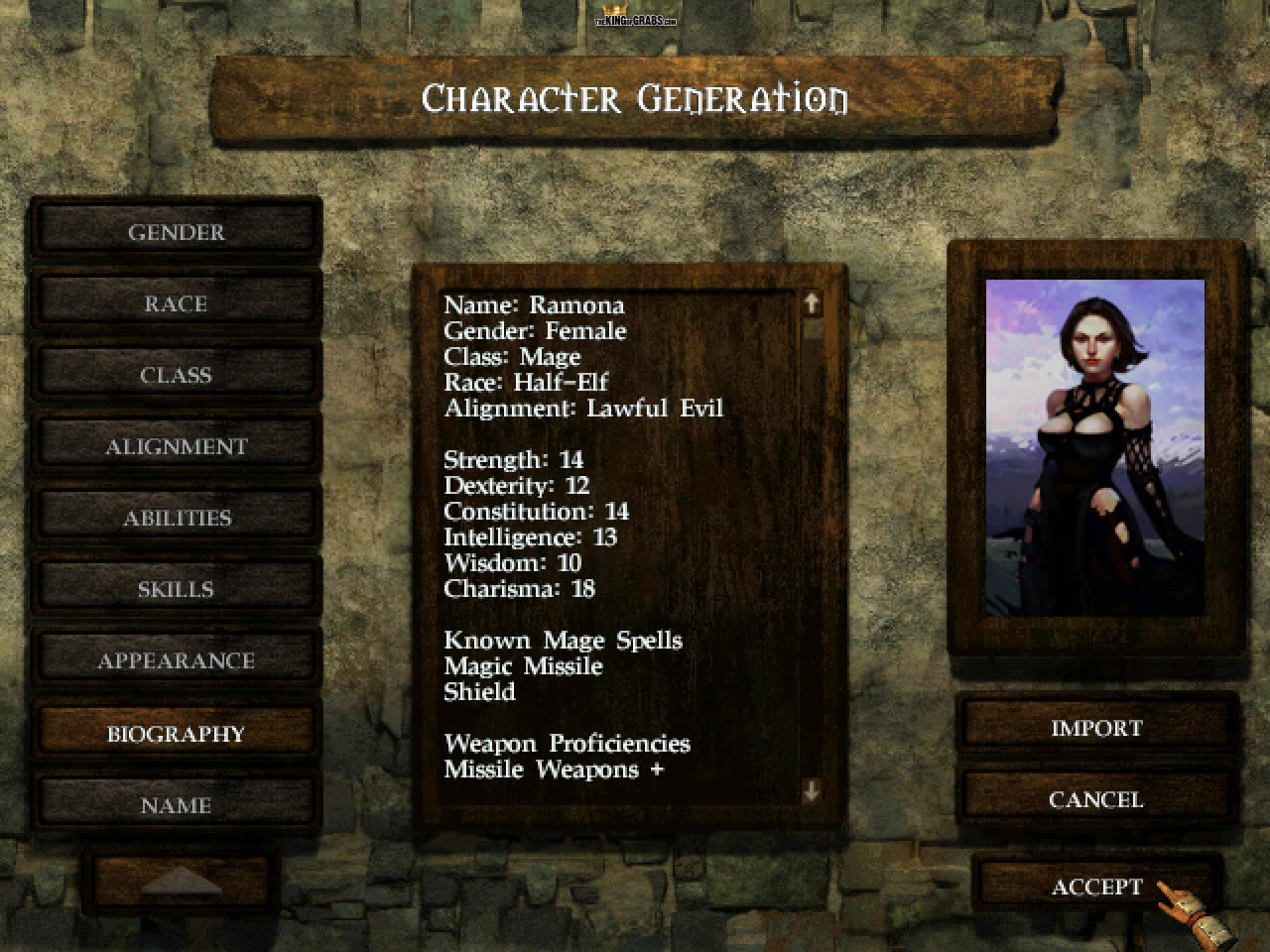Select the Name button
Viewport: 1270px width, 952px height.
176,805
